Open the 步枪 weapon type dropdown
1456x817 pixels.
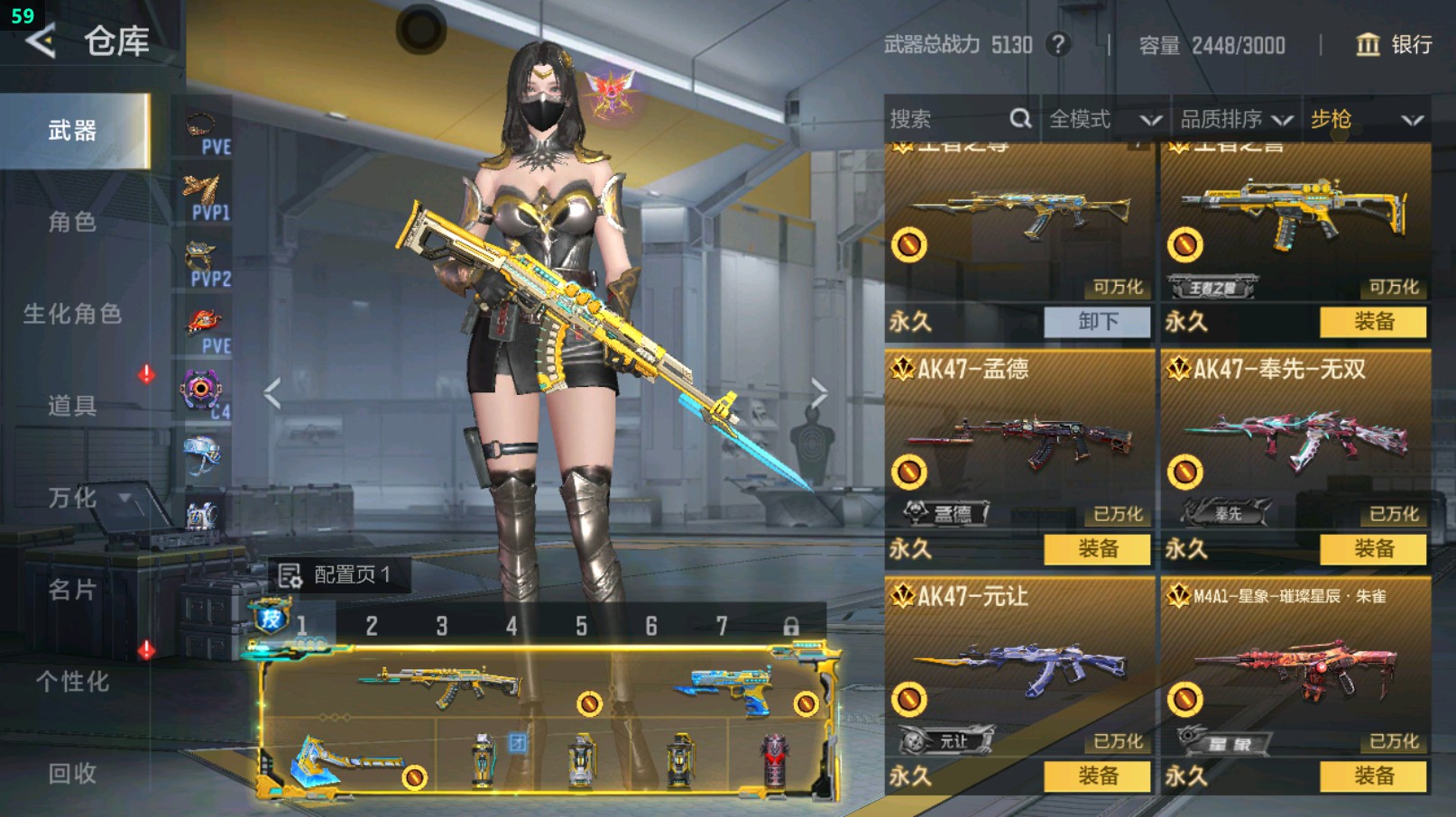(x=1365, y=119)
